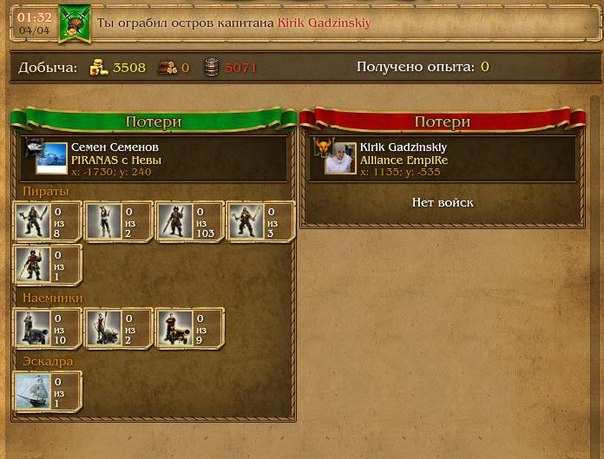Select the pirate unit with 0 из 103

(x=175, y=220)
